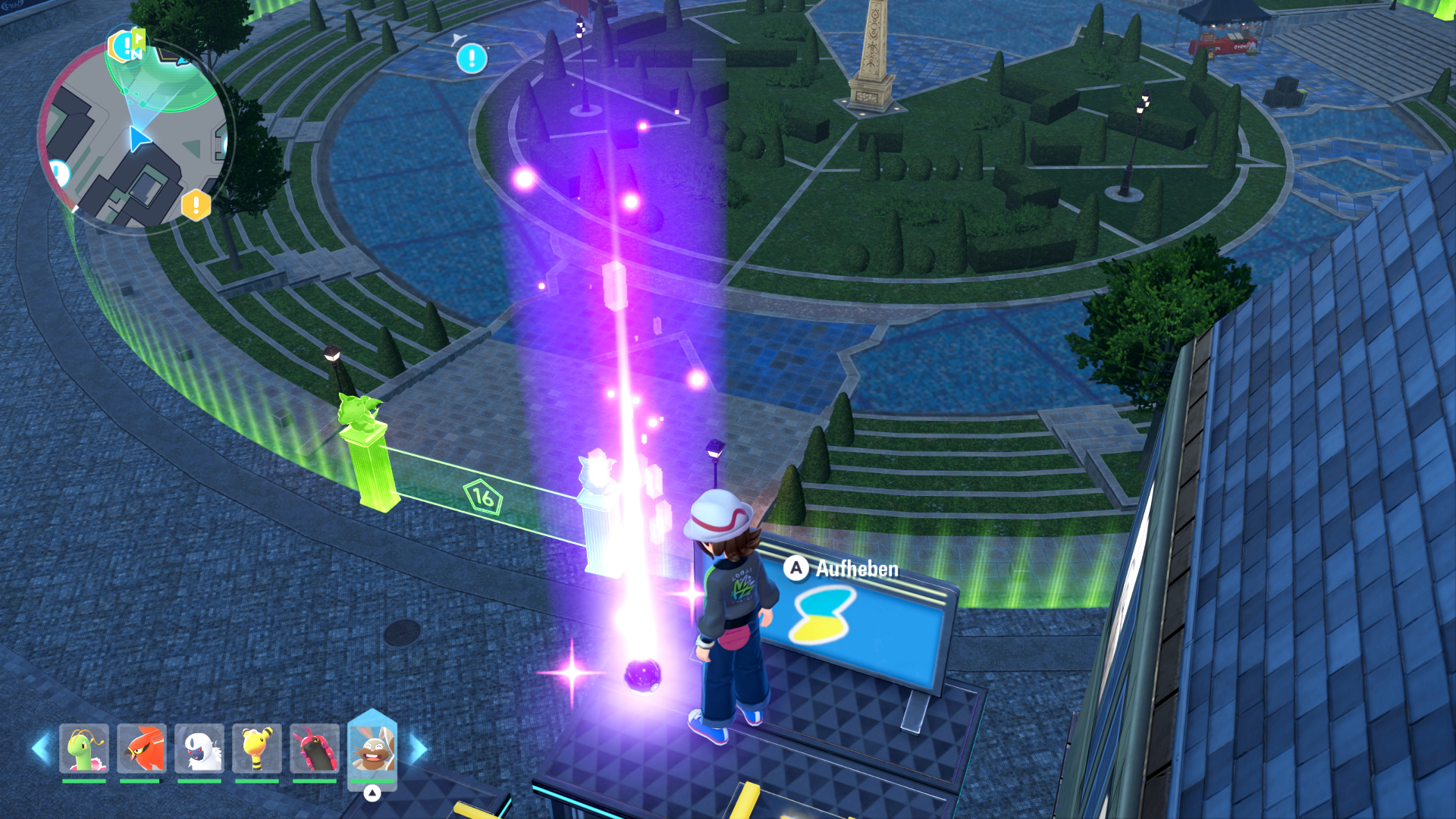Select the blue exclamation marker on minimap's left edge
The width and height of the screenshot is (1456, 819).
(59, 174)
